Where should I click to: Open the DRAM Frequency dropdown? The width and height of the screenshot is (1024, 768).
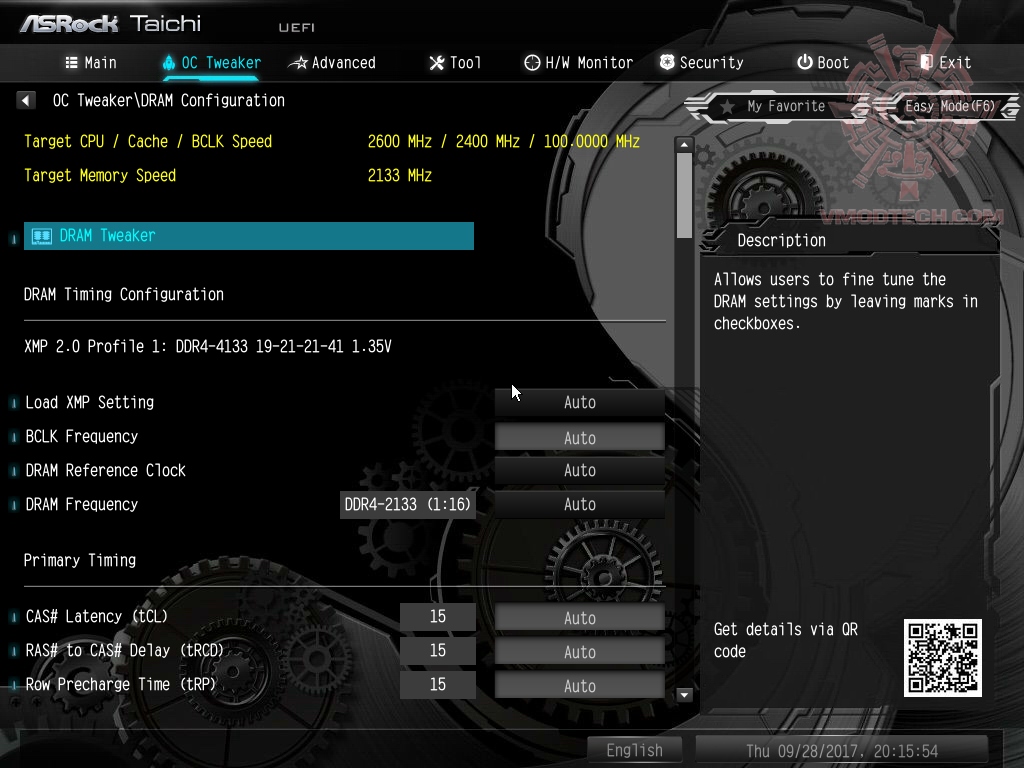pos(580,504)
